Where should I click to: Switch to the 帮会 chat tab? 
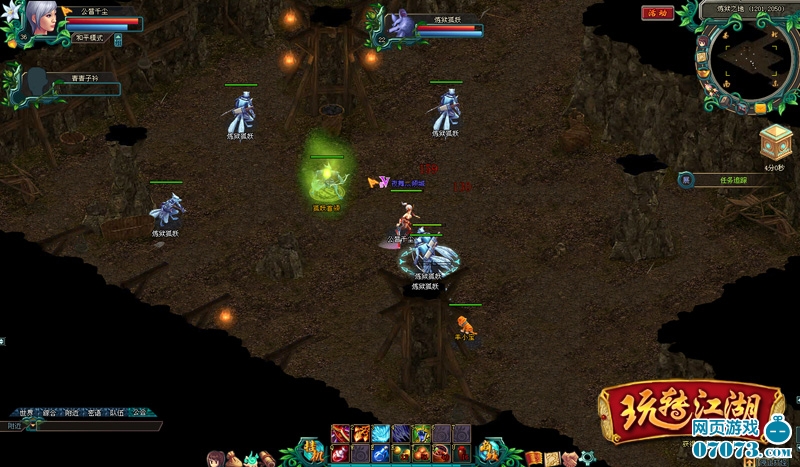click(x=49, y=412)
